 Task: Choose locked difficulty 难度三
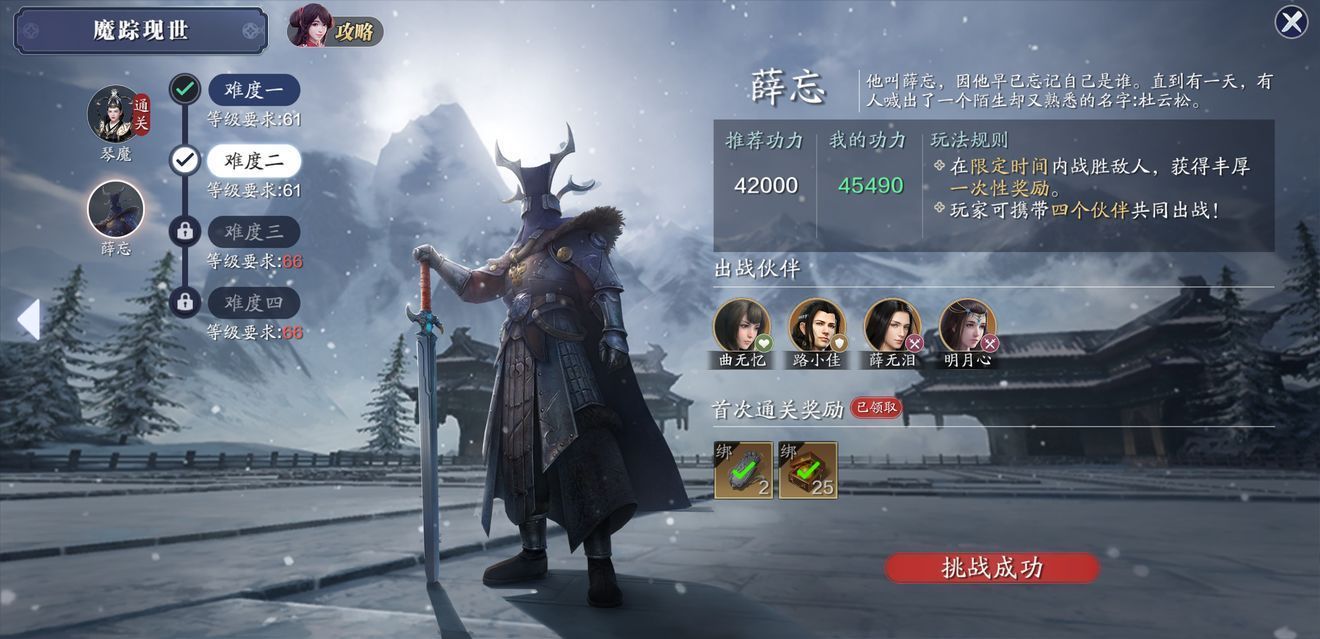253,232
